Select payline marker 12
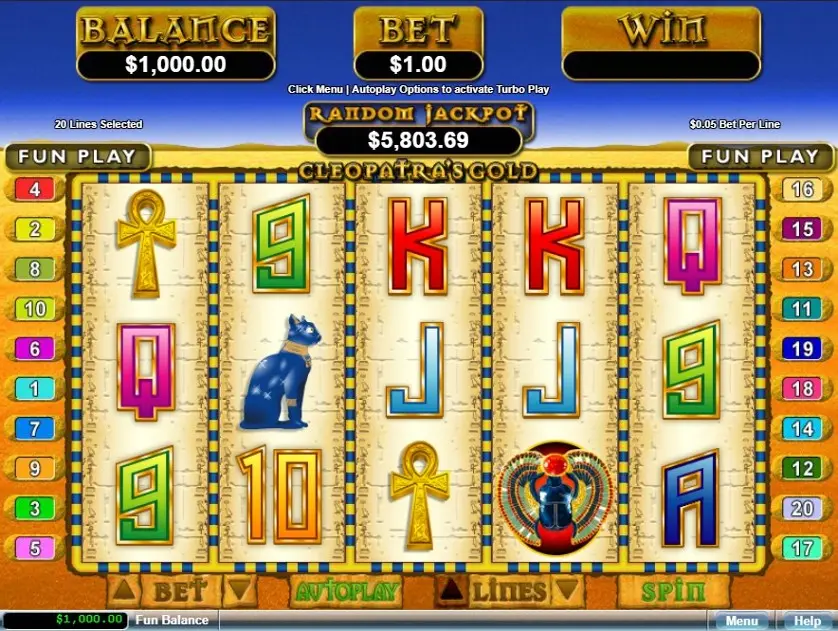The height and width of the screenshot is (631, 838). (x=803, y=468)
